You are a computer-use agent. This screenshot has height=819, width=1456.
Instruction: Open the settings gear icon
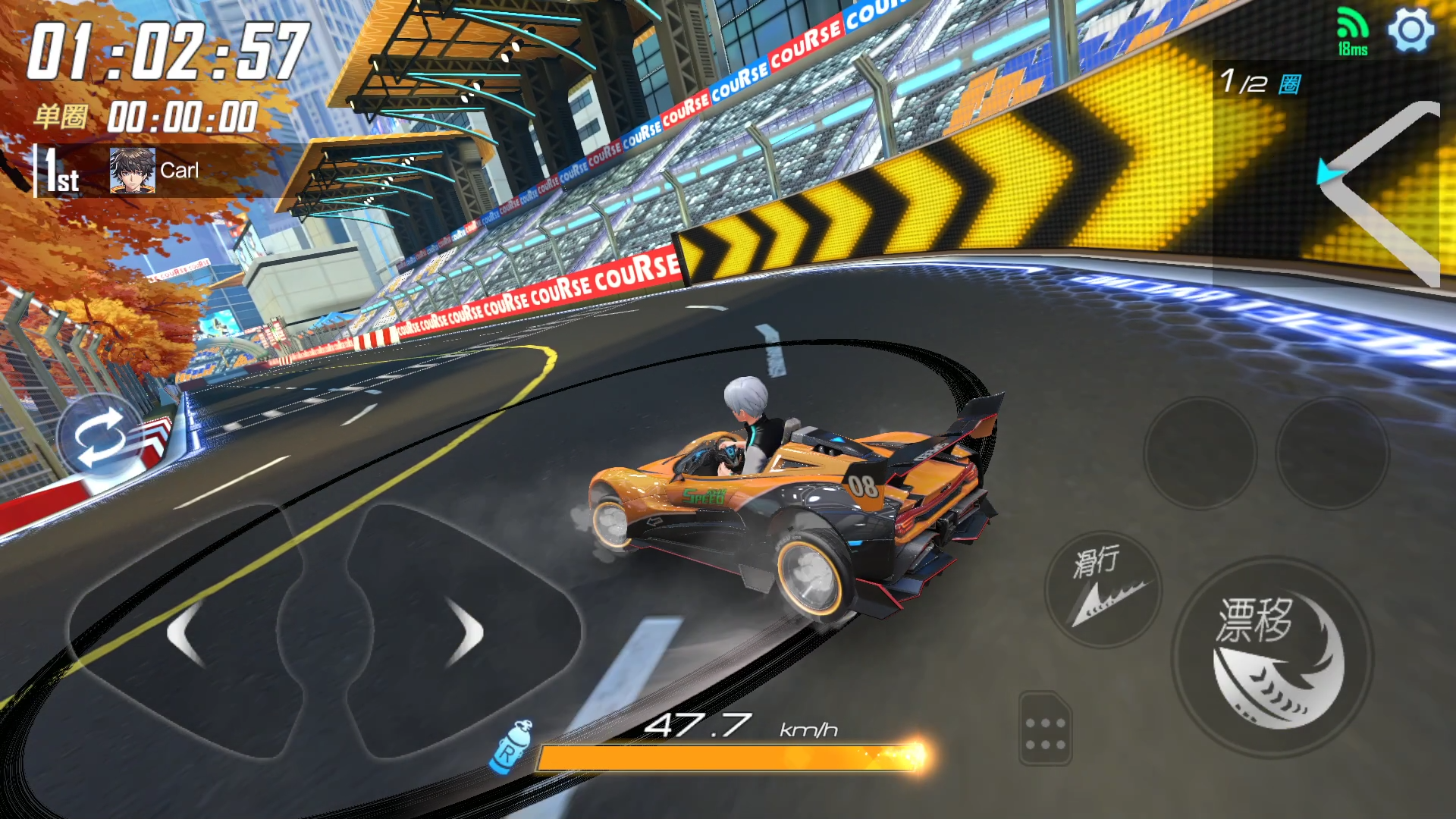coord(1410,30)
